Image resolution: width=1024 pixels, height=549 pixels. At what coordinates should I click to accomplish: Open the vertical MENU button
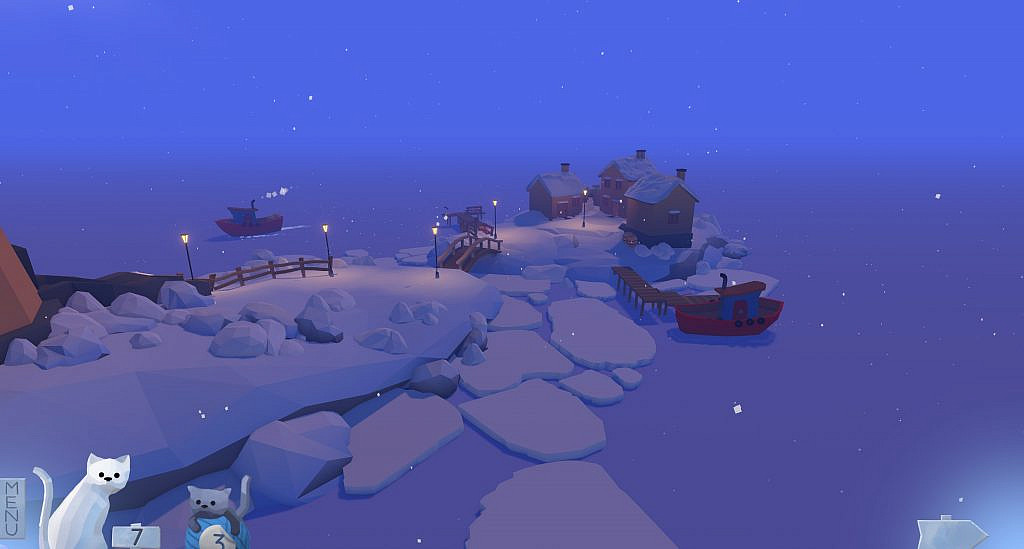(12, 507)
